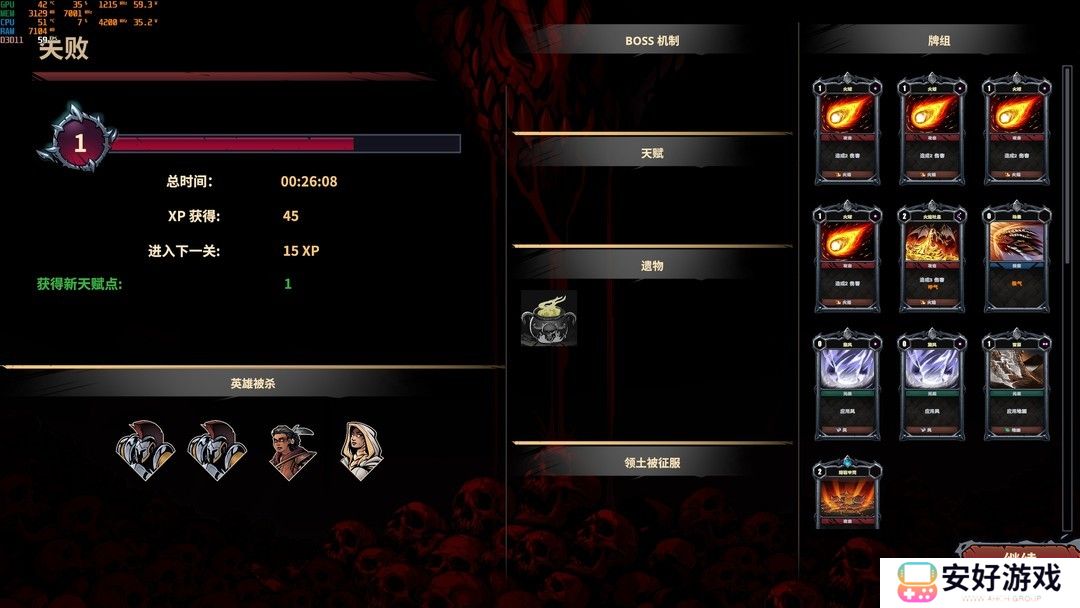Screen dimensions: 1080x608
Task: Pick the one-cost stone wall card
Action: tap(1016, 385)
